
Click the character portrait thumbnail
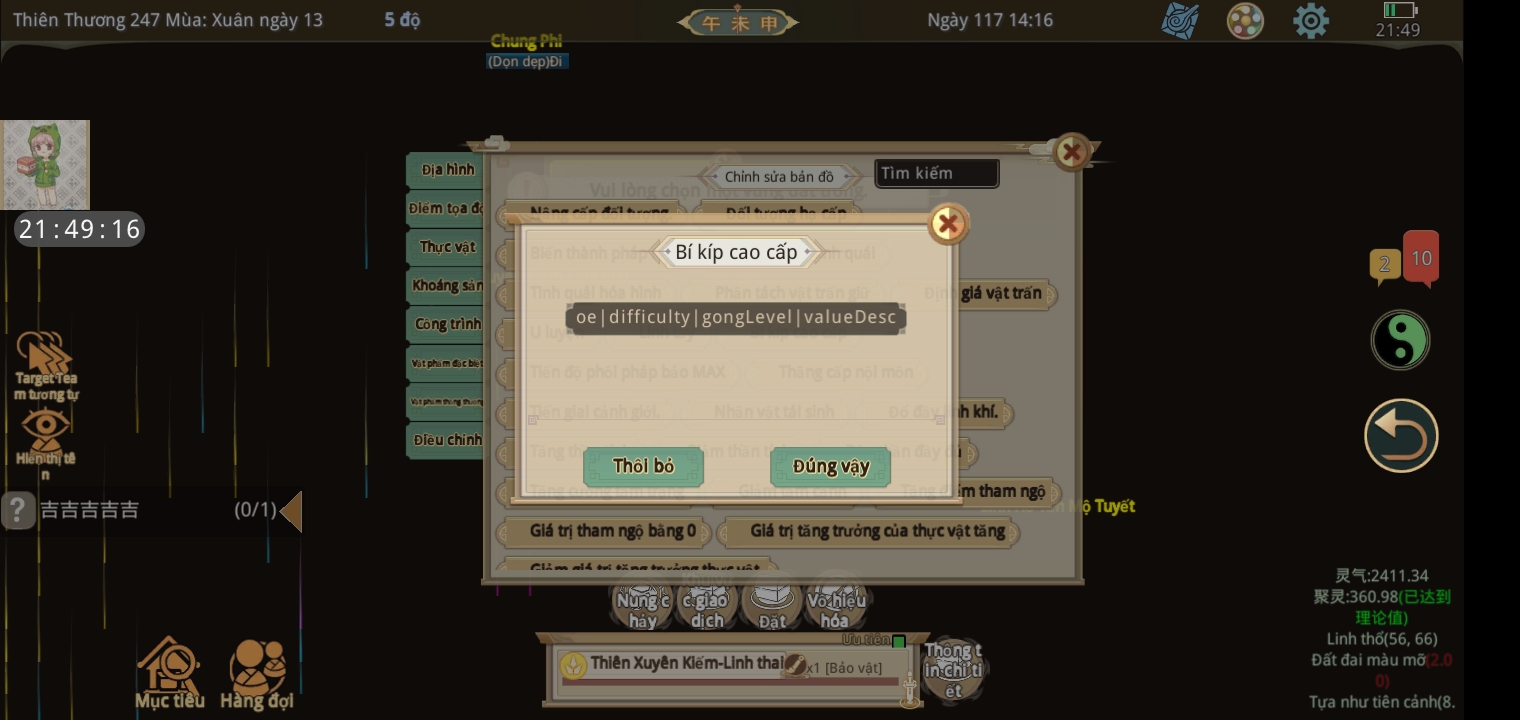click(45, 165)
